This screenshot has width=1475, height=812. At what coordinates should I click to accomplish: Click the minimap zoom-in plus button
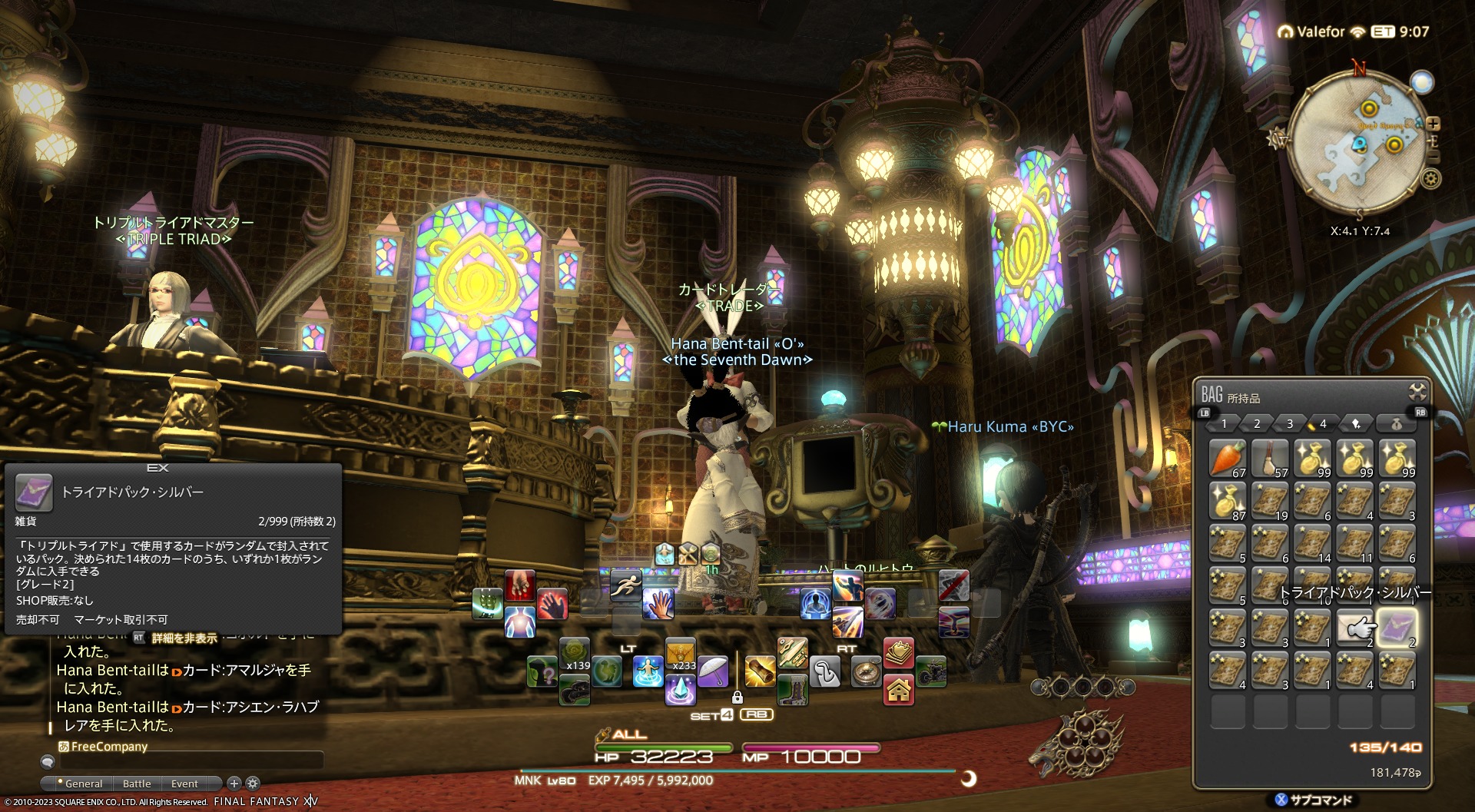tap(1433, 124)
